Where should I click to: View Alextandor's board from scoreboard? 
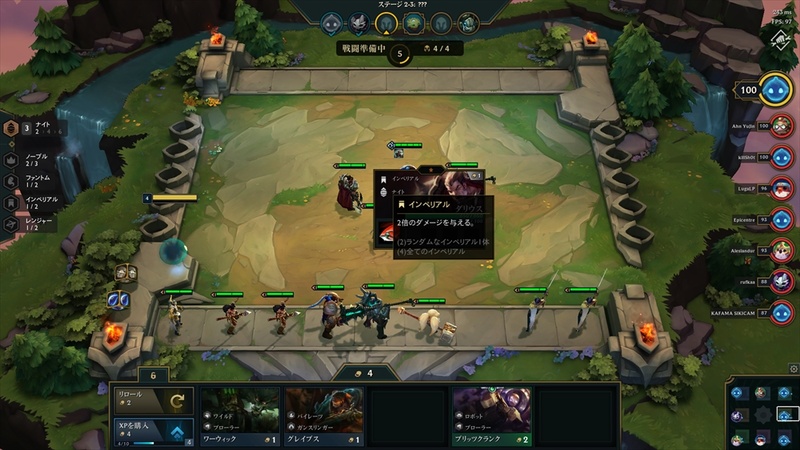[x=782, y=250]
